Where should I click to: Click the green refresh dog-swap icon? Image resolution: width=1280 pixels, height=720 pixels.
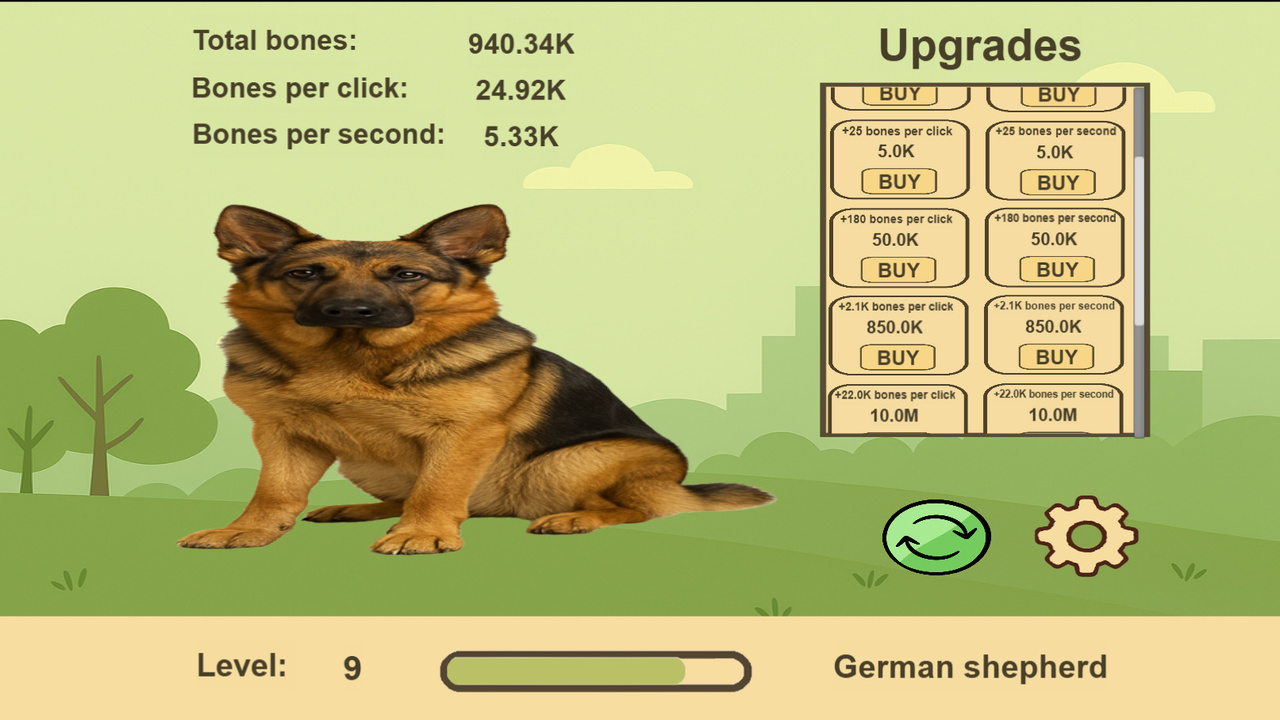click(936, 536)
